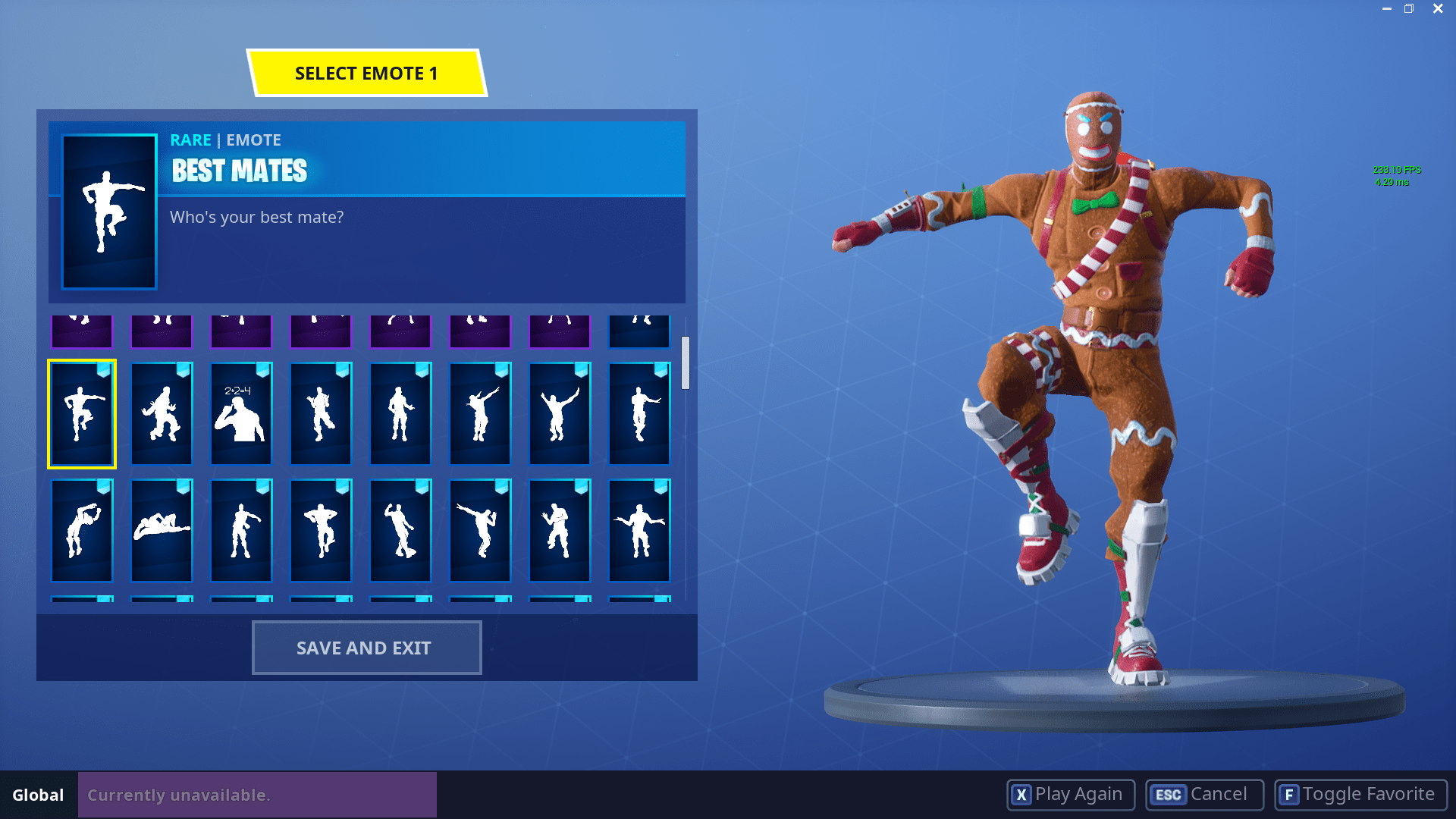Select the 2+2=4 phone emote
The width and height of the screenshot is (1456, 819).
point(240,413)
